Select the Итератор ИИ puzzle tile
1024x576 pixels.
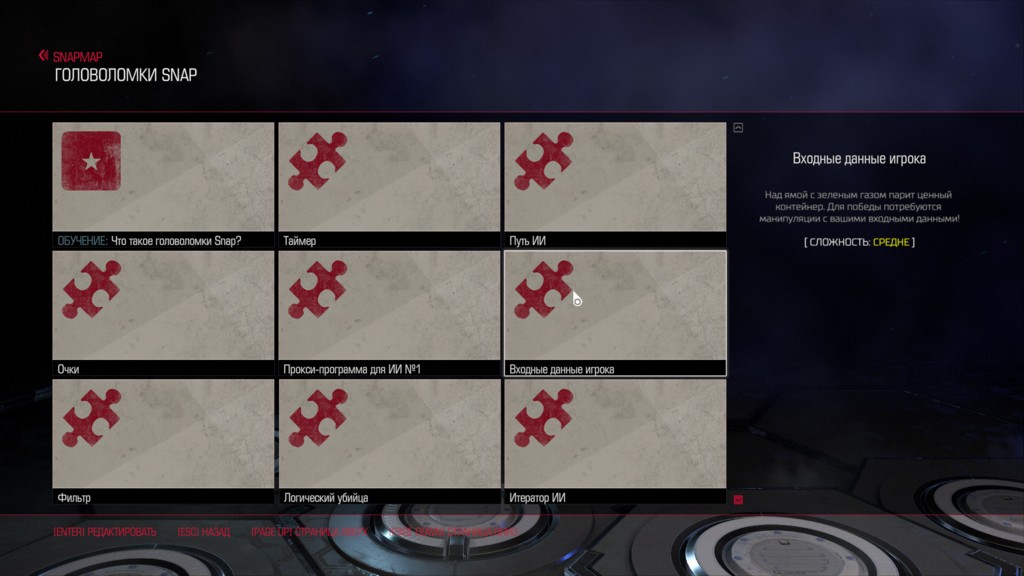coord(615,441)
